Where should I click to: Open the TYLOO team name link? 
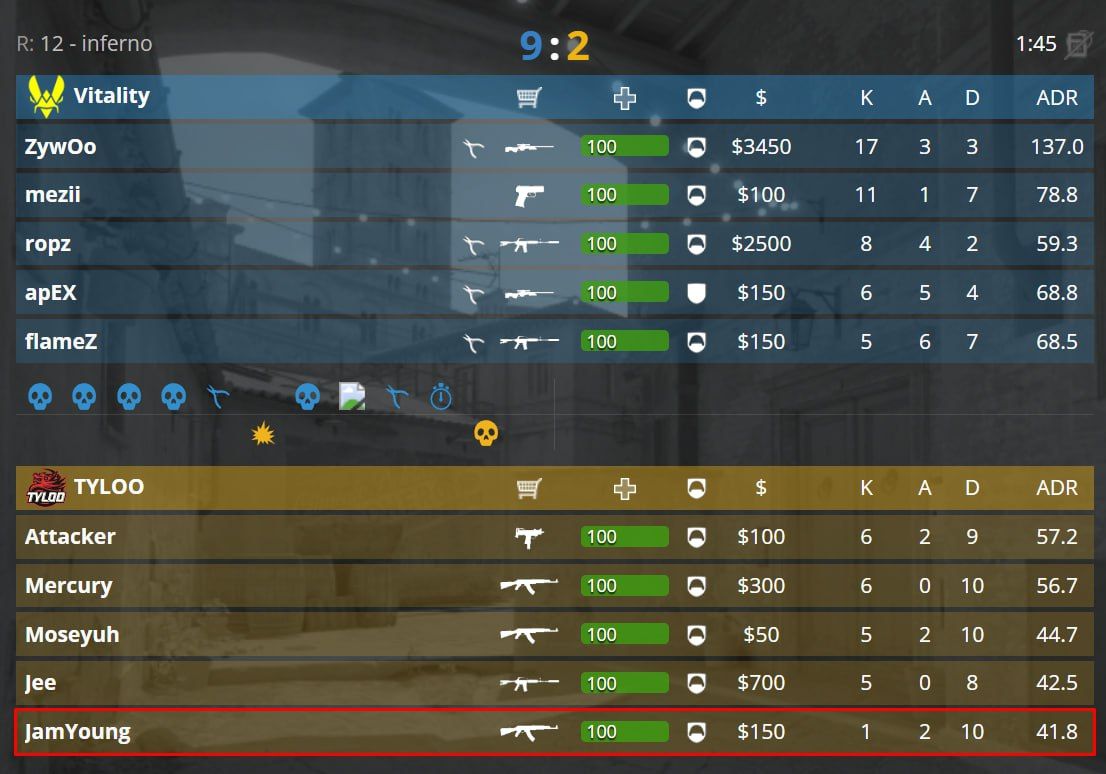coord(108,487)
